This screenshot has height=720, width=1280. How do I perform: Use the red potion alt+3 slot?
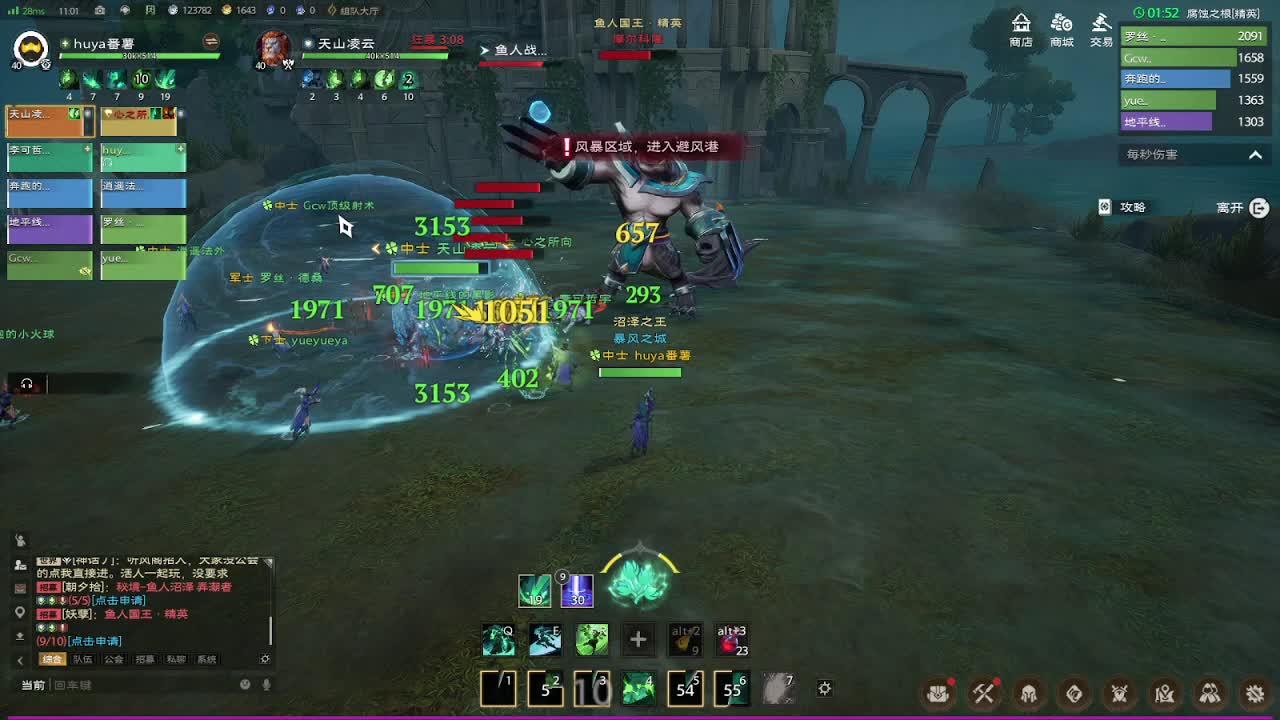731,640
